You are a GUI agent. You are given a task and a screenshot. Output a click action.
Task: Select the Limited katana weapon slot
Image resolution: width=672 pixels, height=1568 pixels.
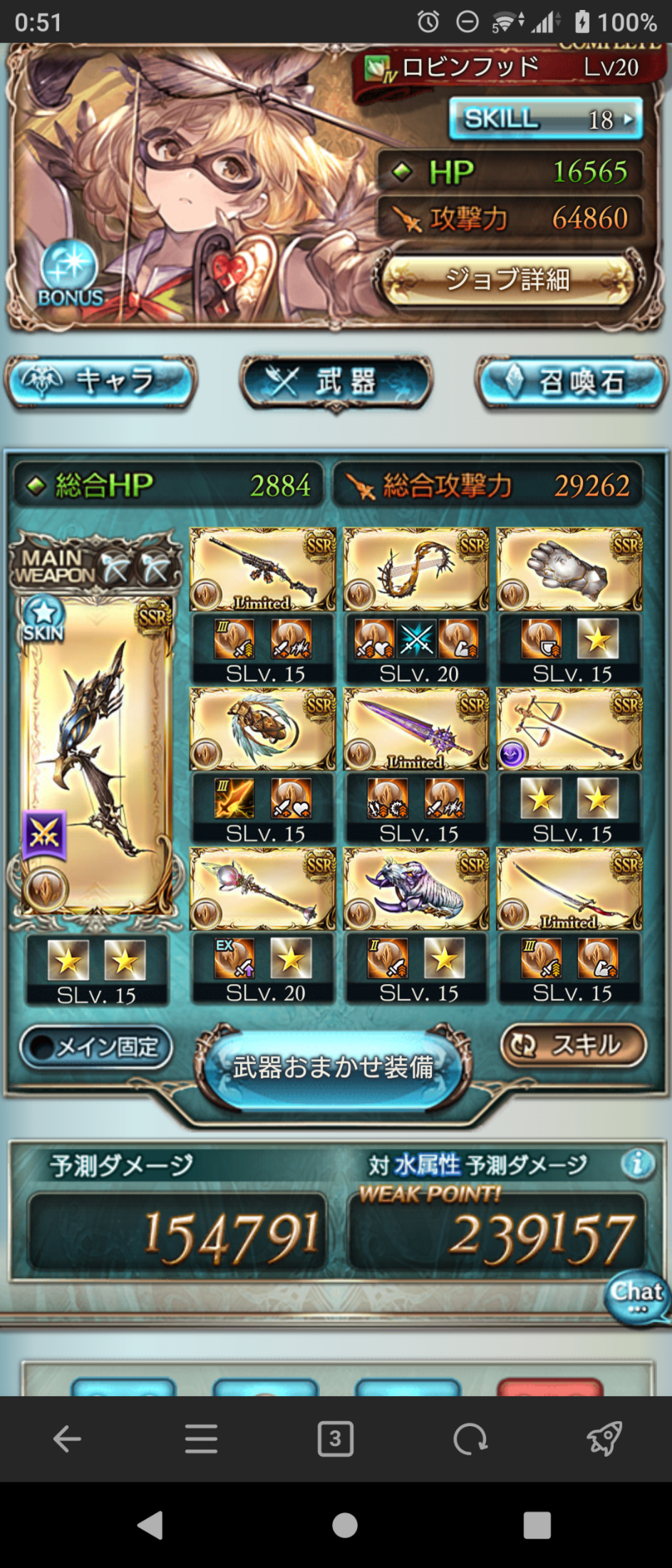(569, 889)
